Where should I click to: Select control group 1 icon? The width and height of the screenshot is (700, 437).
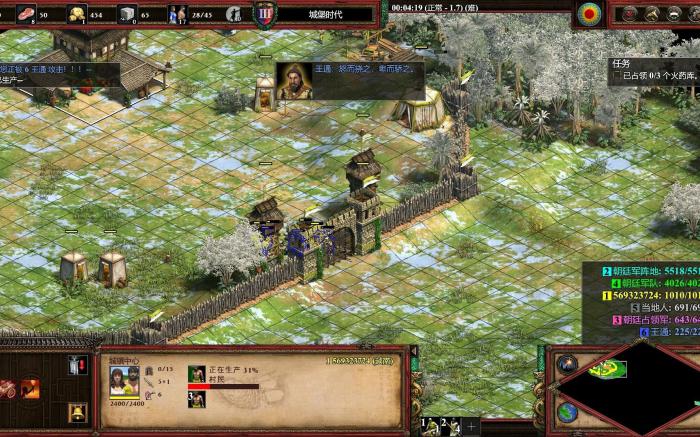(430, 426)
